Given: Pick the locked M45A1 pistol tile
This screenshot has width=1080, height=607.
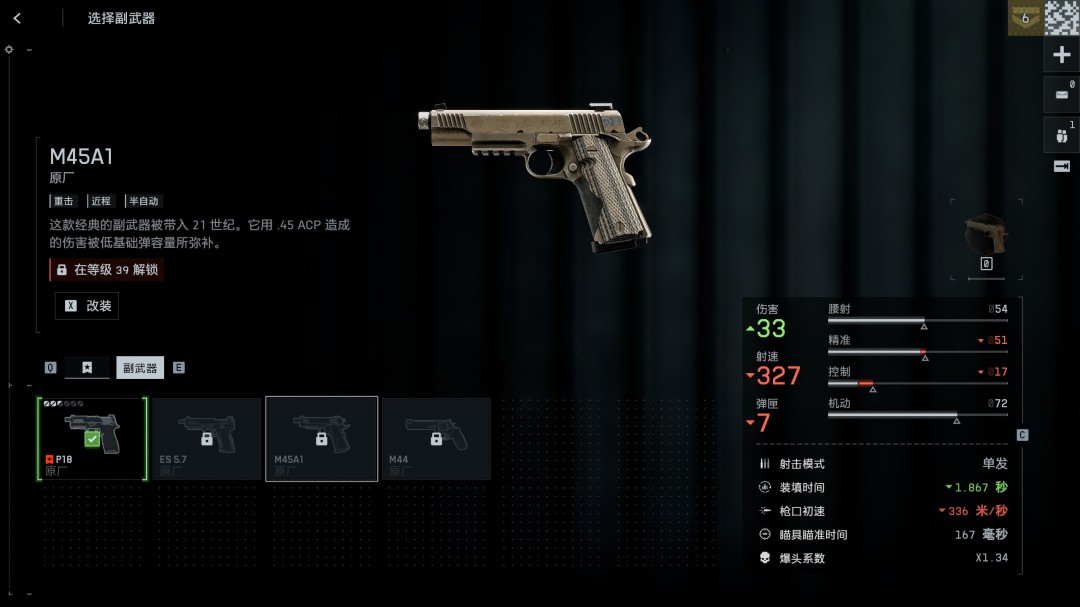Looking at the screenshot, I should tap(321, 439).
